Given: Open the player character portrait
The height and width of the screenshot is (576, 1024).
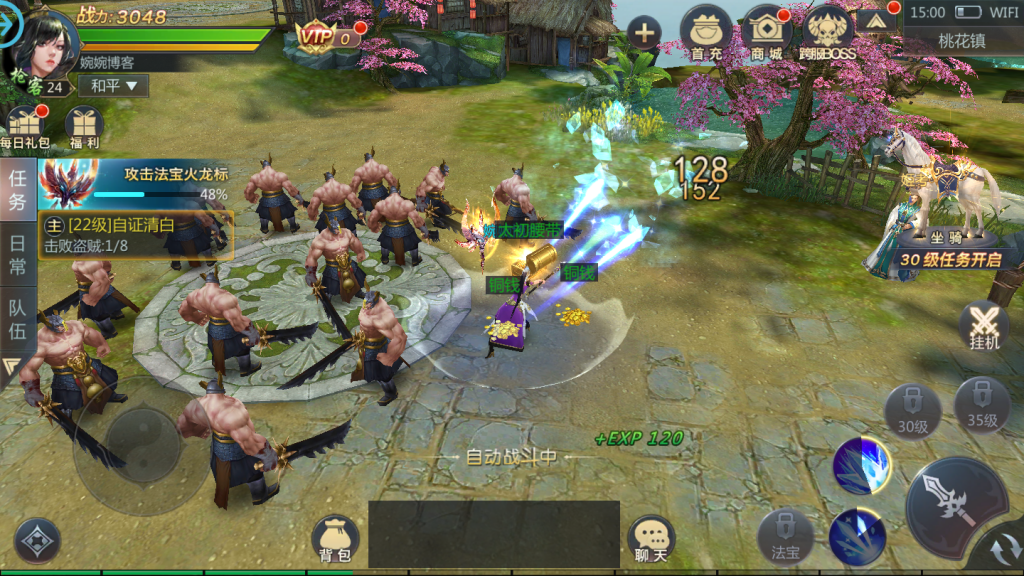Looking at the screenshot, I should tap(43, 45).
